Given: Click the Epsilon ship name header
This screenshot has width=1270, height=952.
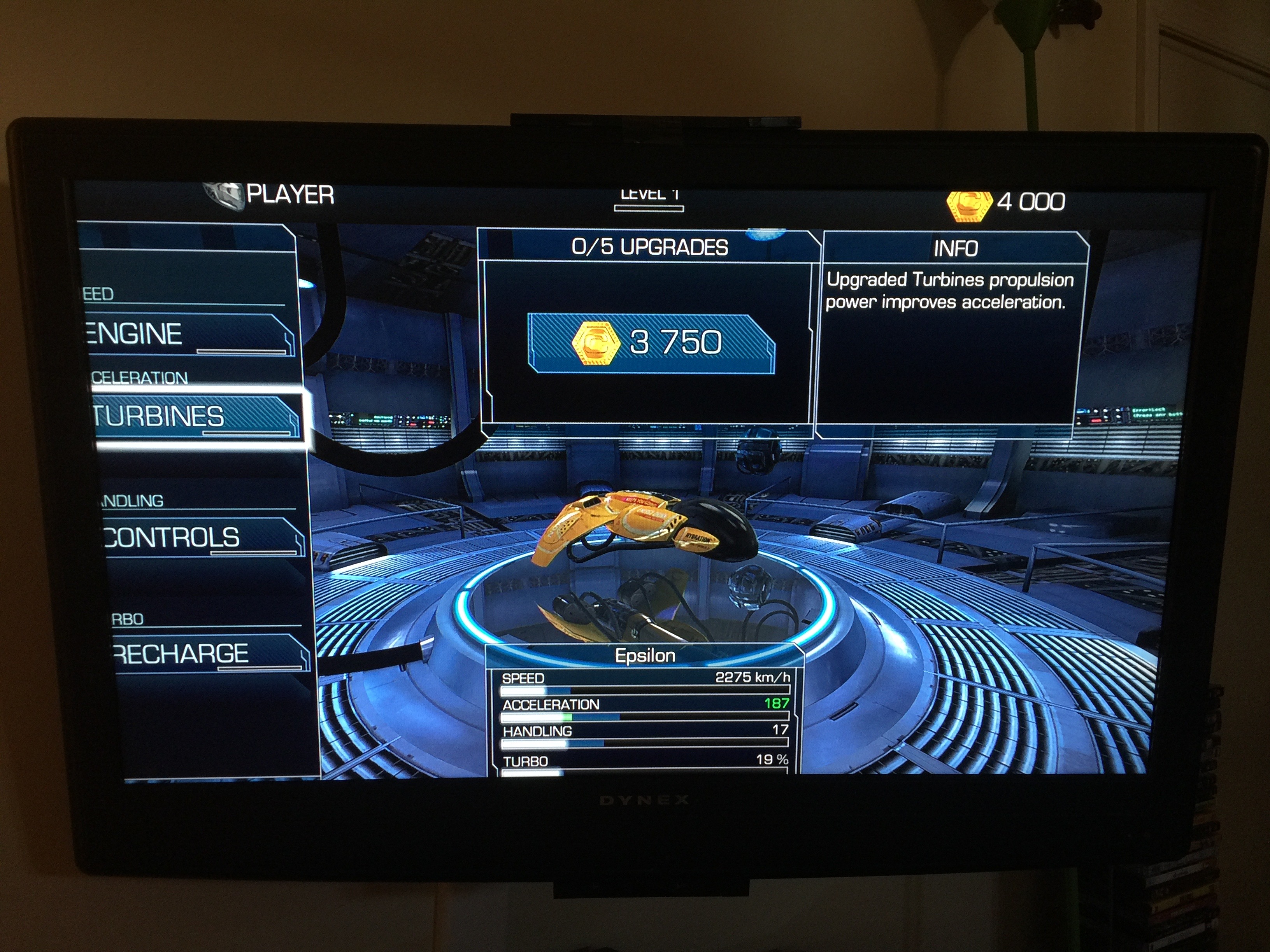Looking at the screenshot, I should 644,656.
